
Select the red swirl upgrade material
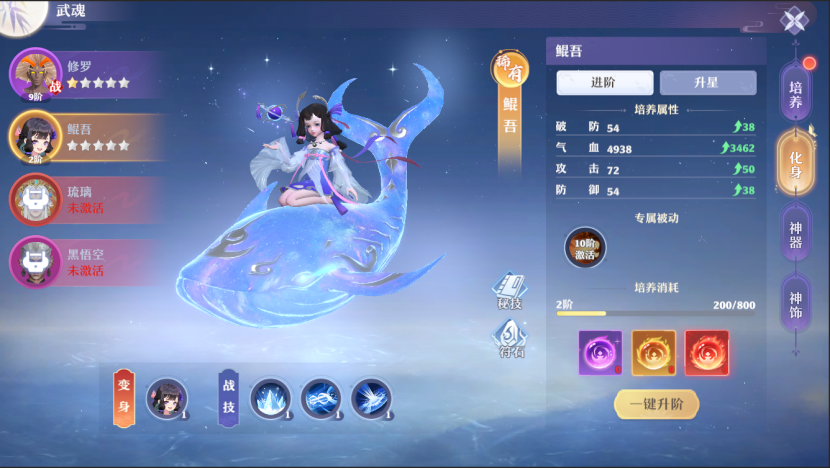(706, 353)
